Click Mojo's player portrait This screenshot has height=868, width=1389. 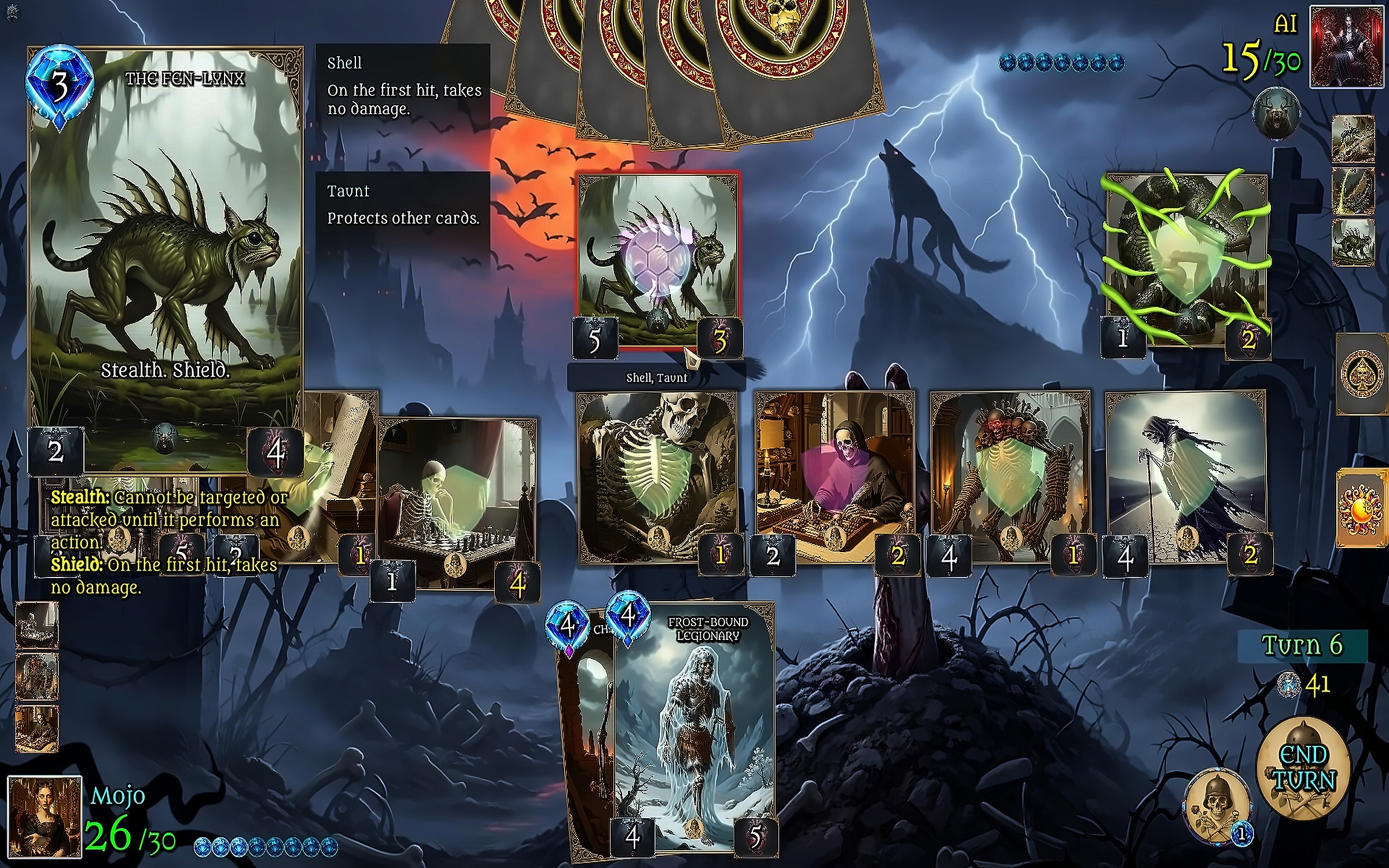point(45,816)
